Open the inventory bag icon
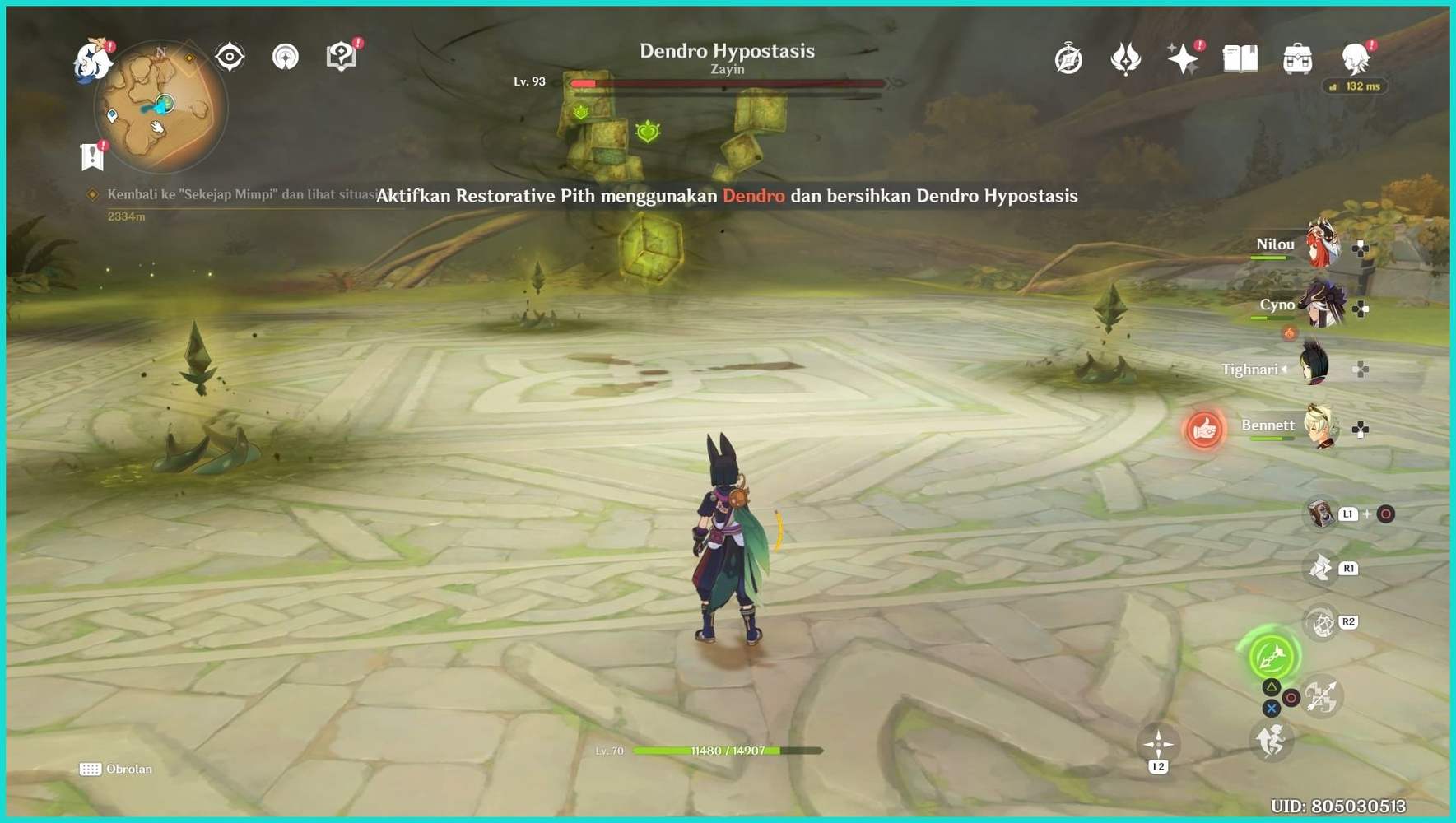This screenshot has height=823, width=1456. (x=1297, y=58)
